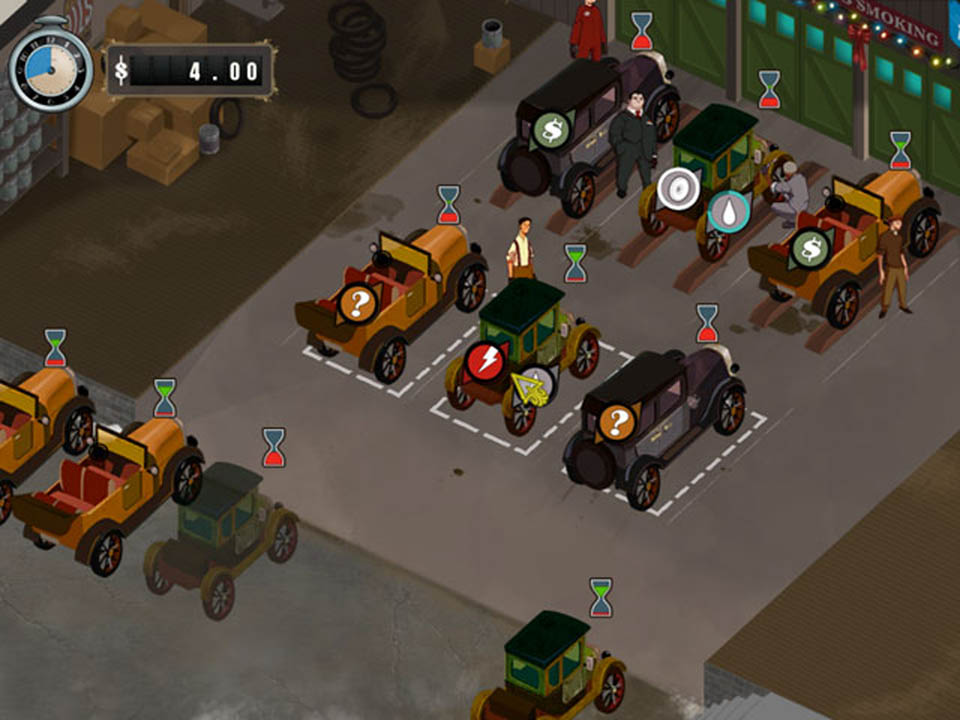Choose the red lightning bolt repair icon
Image resolution: width=960 pixels, height=720 pixels.
[486, 361]
